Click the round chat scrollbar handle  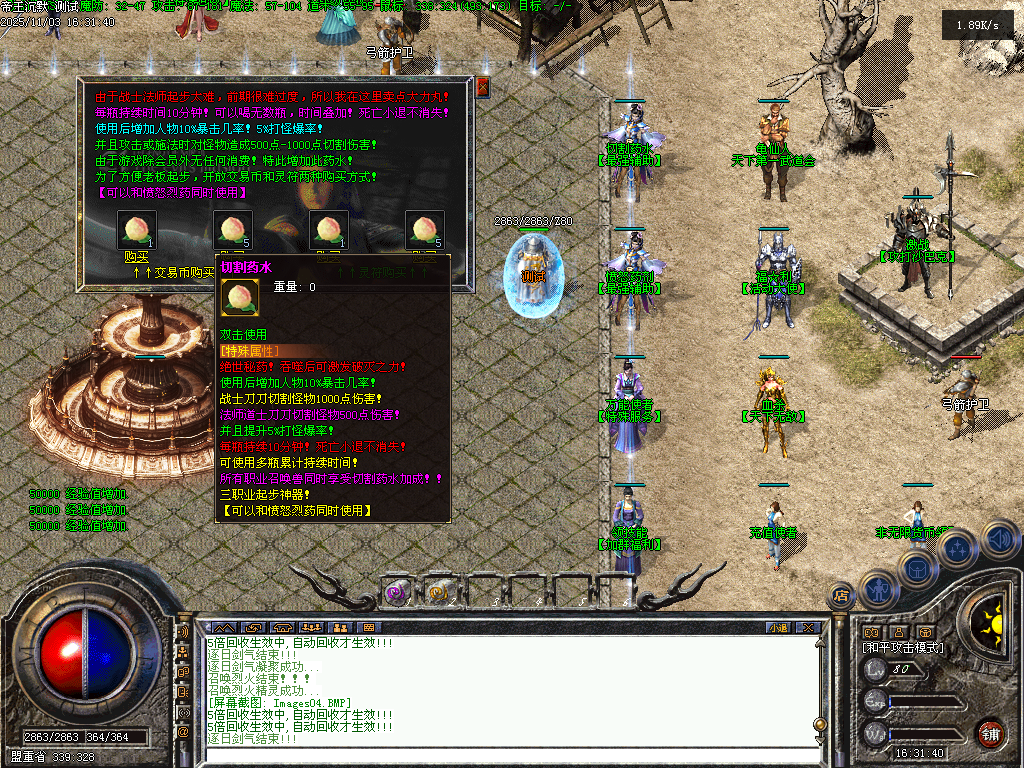point(821,724)
